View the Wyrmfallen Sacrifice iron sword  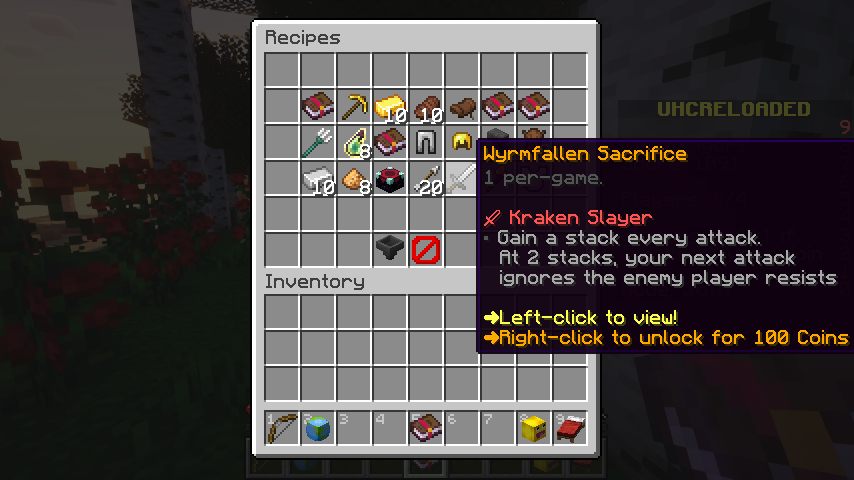tap(462, 178)
